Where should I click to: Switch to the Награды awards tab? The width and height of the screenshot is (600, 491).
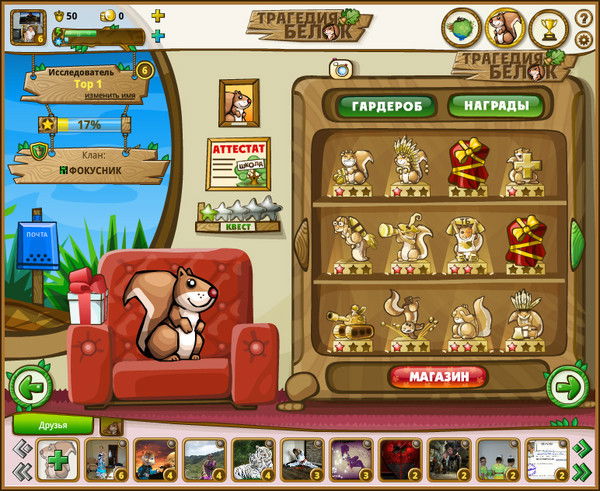click(x=496, y=105)
